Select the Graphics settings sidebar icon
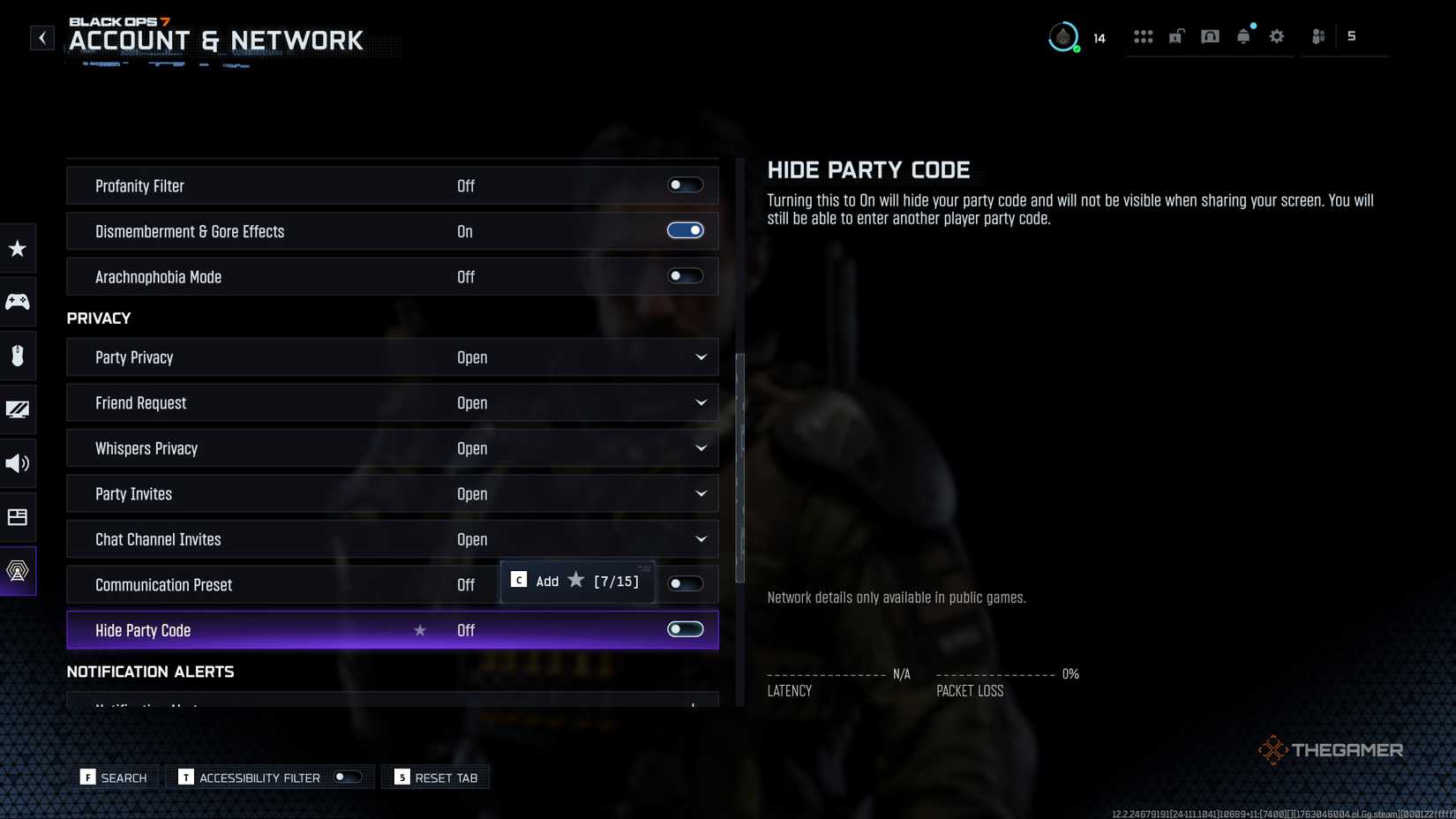Image resolution: width=1456 pixels, height=819 pixels. point(18,409)
